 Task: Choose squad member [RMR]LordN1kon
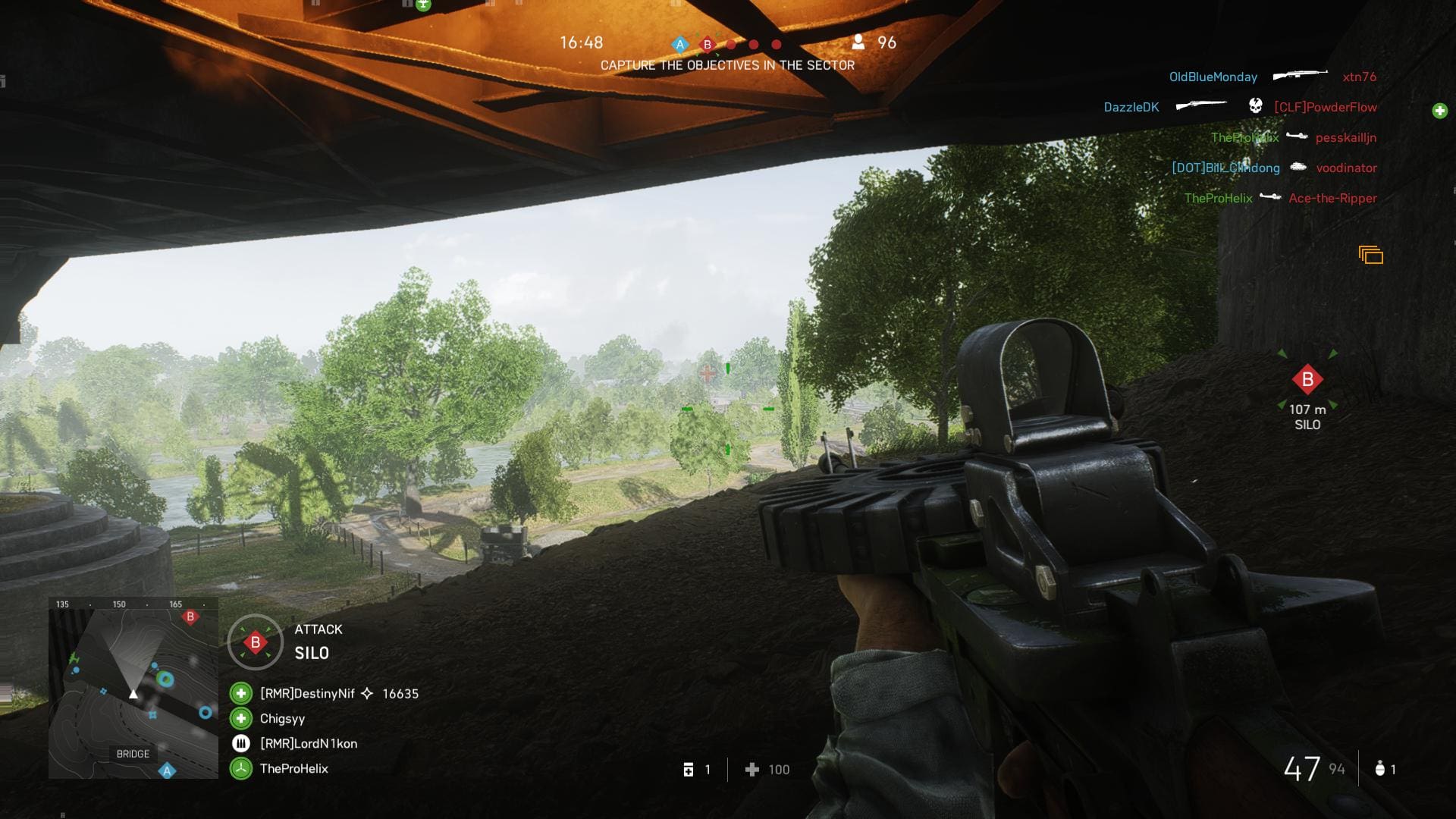pyautogui.click(x=308, y=743)
